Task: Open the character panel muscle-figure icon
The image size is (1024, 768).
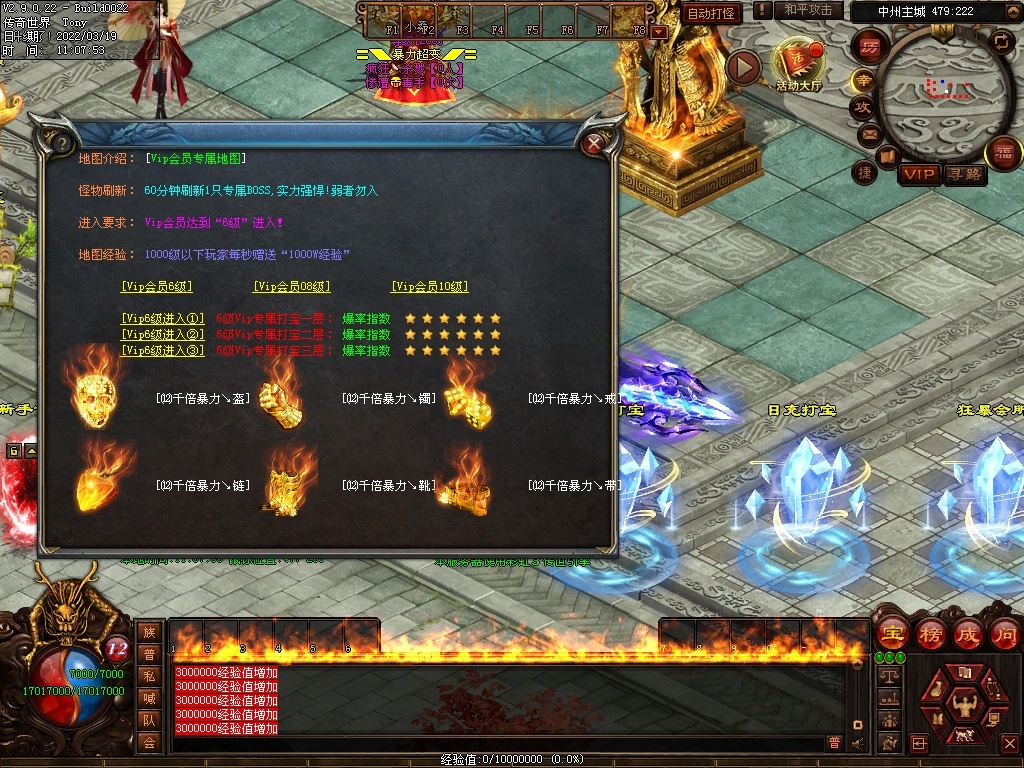Action: pos(964,698)
